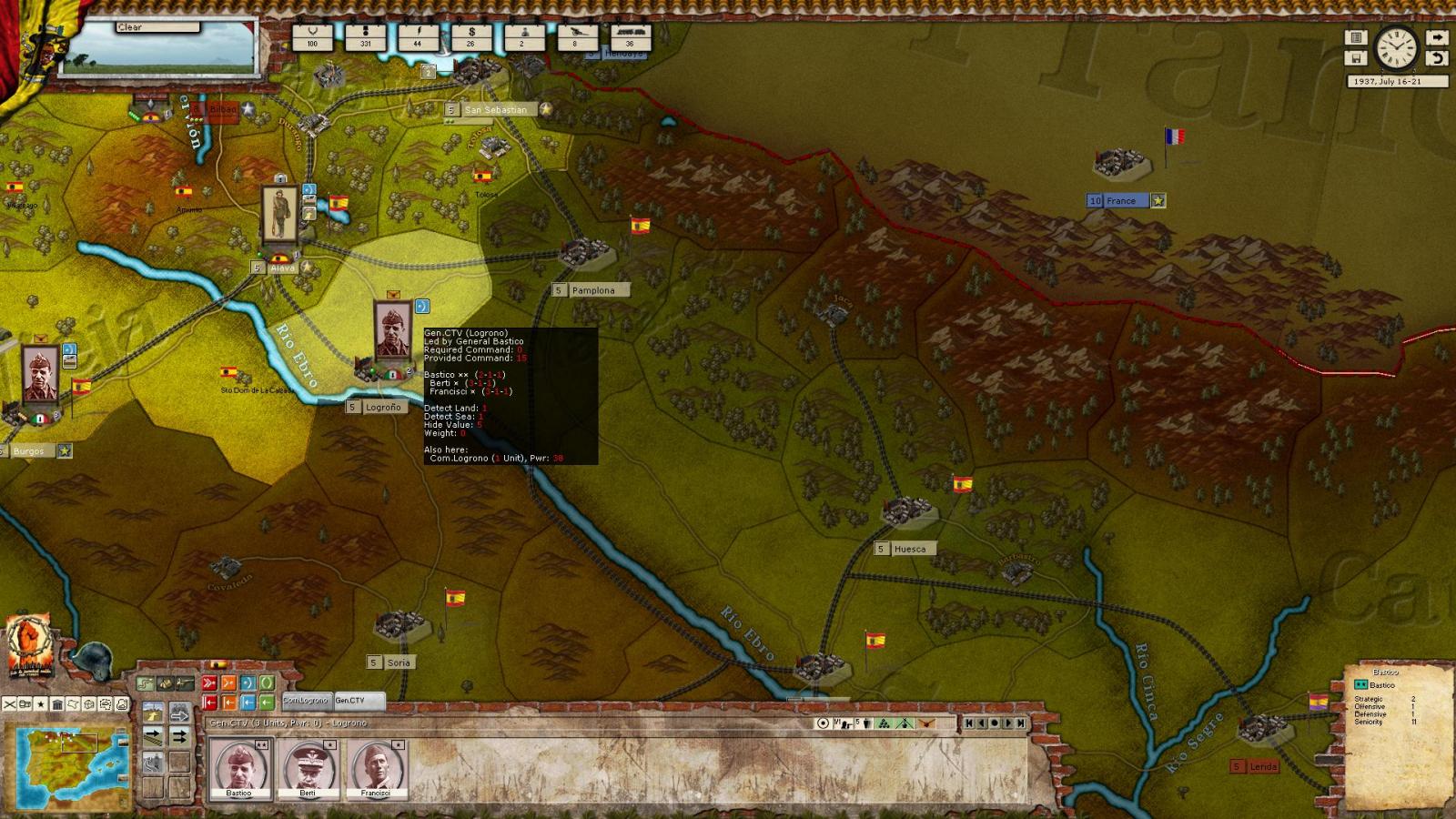Image resolution: width=1456 pixels, height=819 pixels.
Task: Toggle the crossed swords map filter
Action: click(x=9, y=704)
